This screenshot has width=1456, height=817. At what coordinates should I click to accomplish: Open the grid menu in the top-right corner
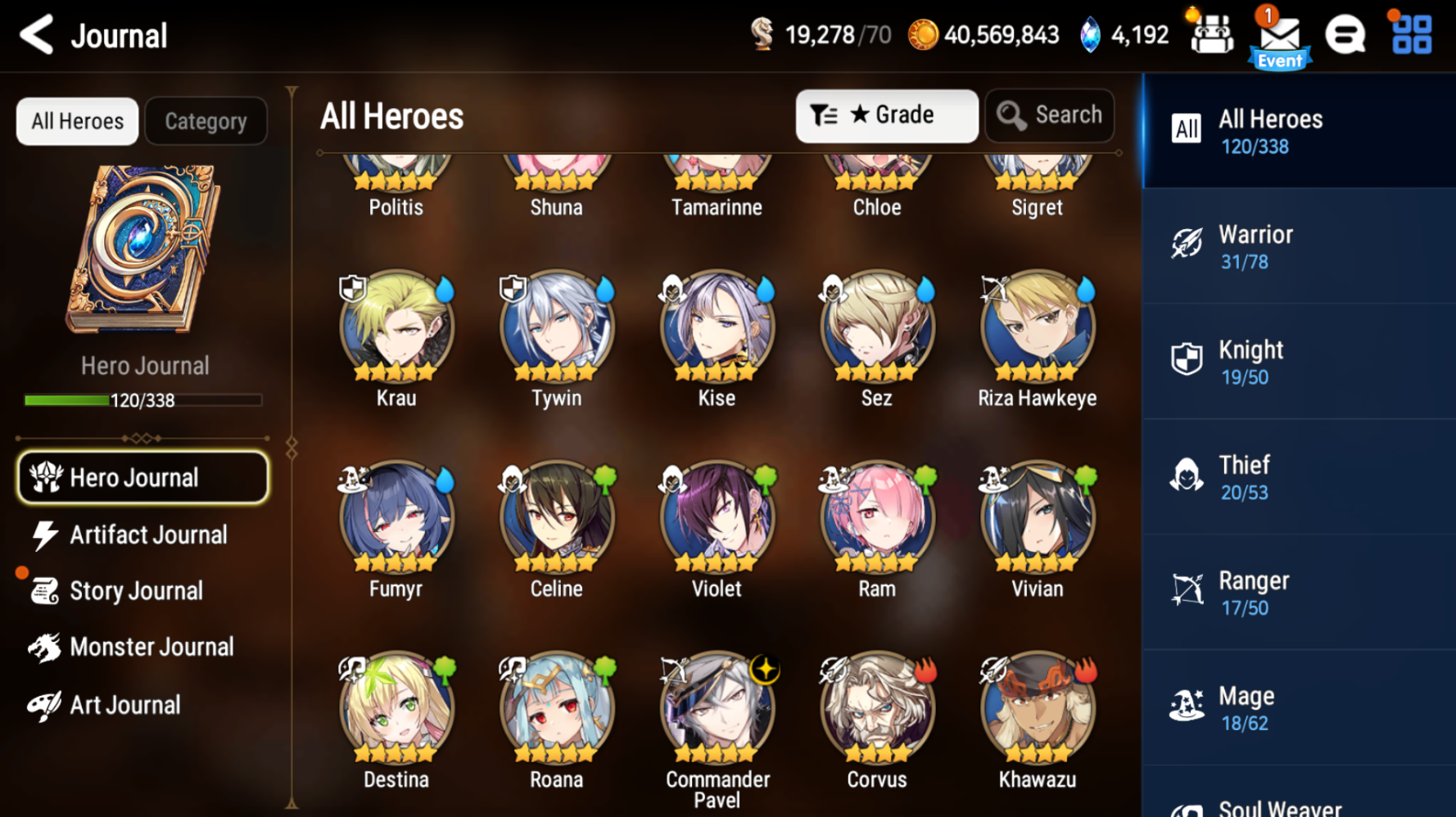click(1409, 34)
